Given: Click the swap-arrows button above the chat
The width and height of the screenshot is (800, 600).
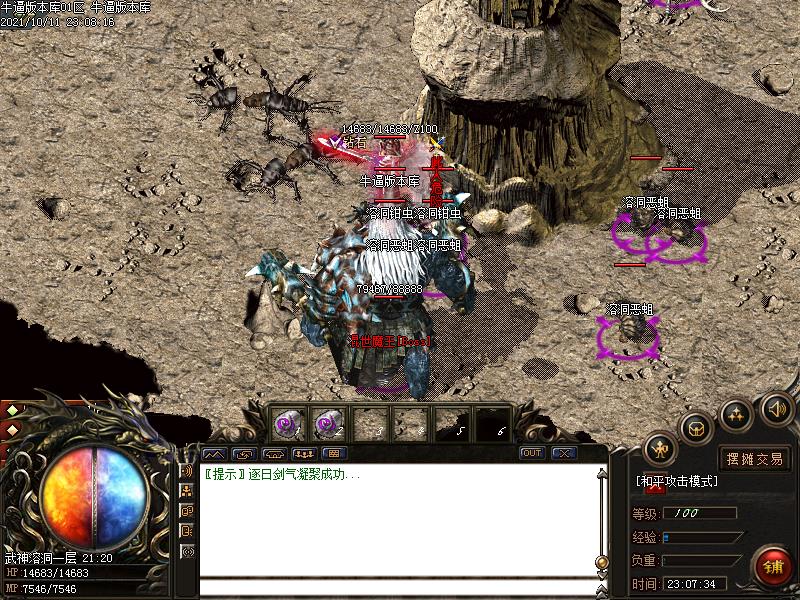Looking at the screenshot, I should pos(243,453).
